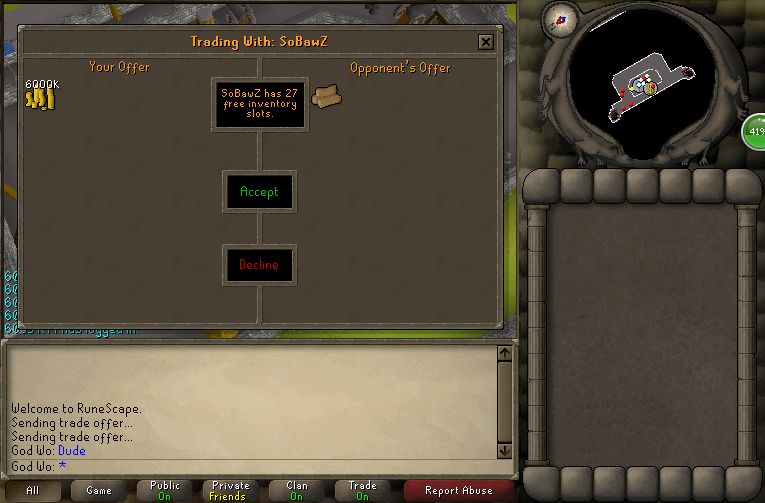765x503 pixels.
Task: Decline the trade offer
Action: (x=259, y=265)
